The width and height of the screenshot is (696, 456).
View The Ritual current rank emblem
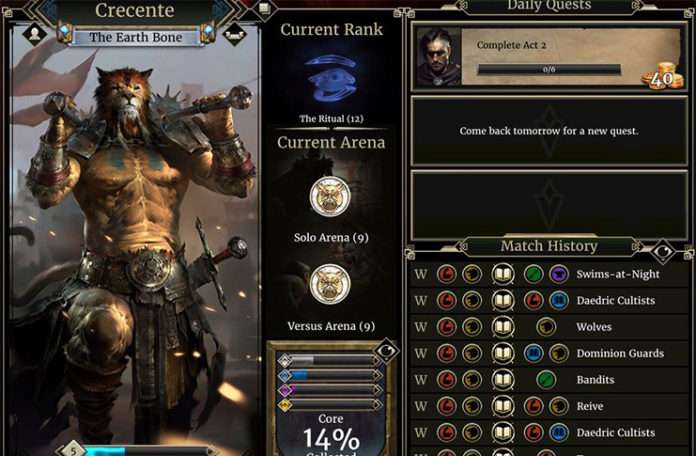coord(331,78)
